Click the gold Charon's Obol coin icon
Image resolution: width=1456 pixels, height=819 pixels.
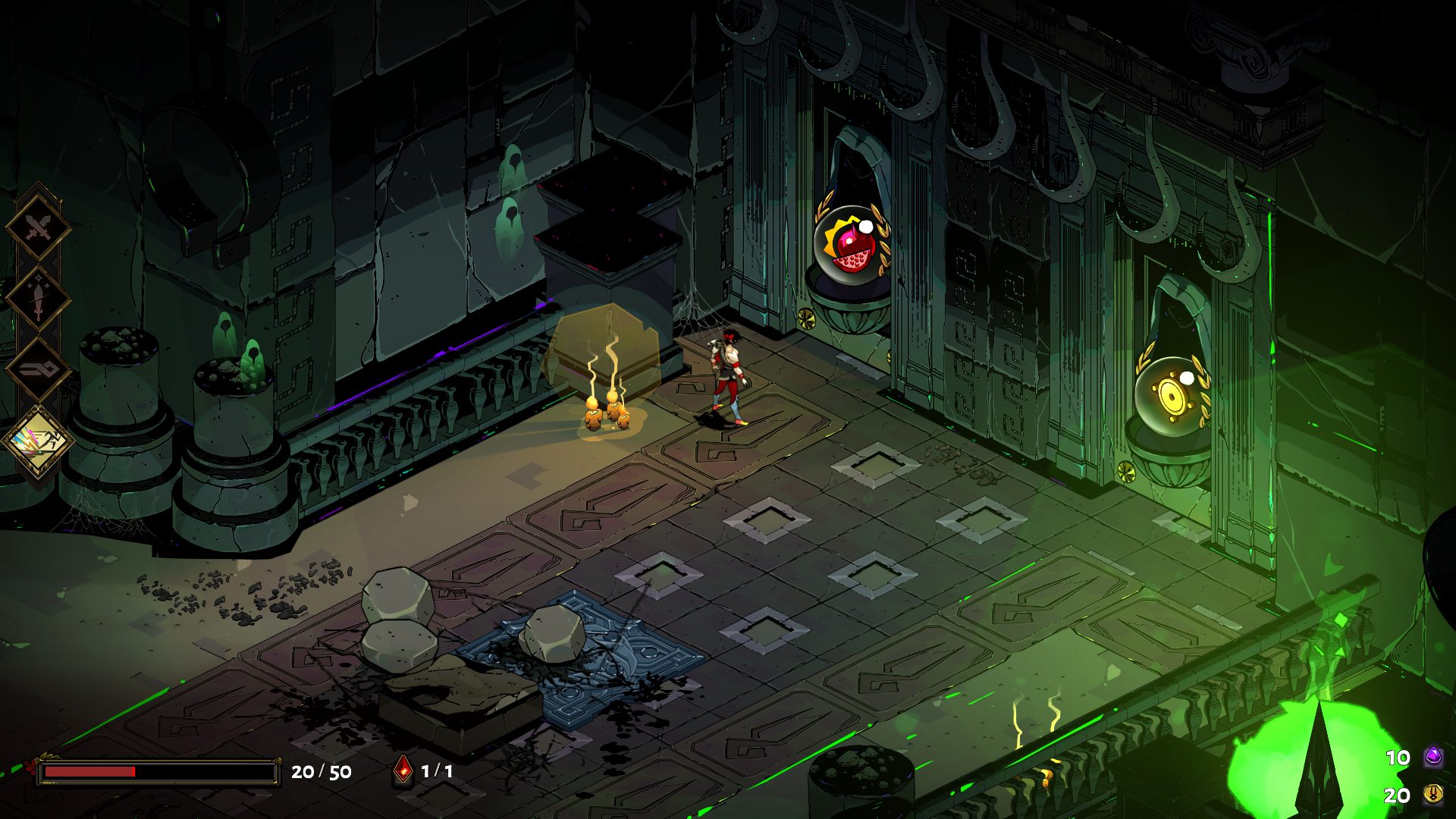(x=1432, y=794)
